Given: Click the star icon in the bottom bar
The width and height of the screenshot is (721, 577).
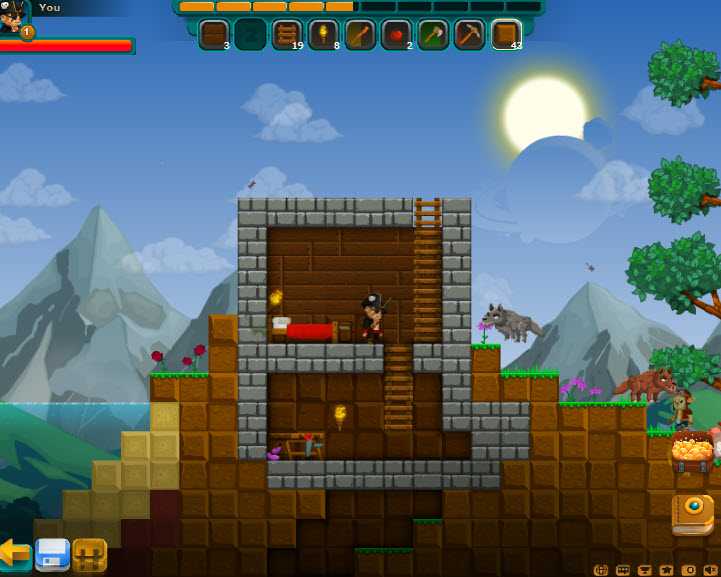Looking at the screenshot, I should coord(667,569).
